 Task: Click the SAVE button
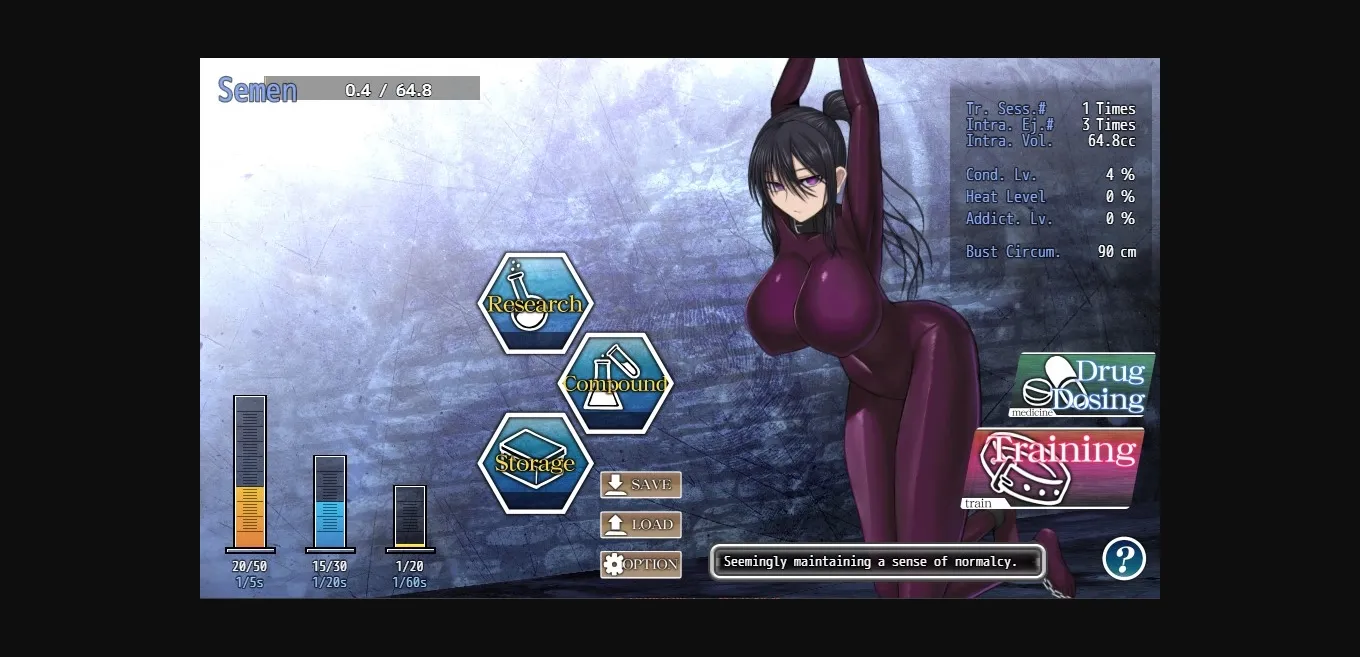[641, 485]
